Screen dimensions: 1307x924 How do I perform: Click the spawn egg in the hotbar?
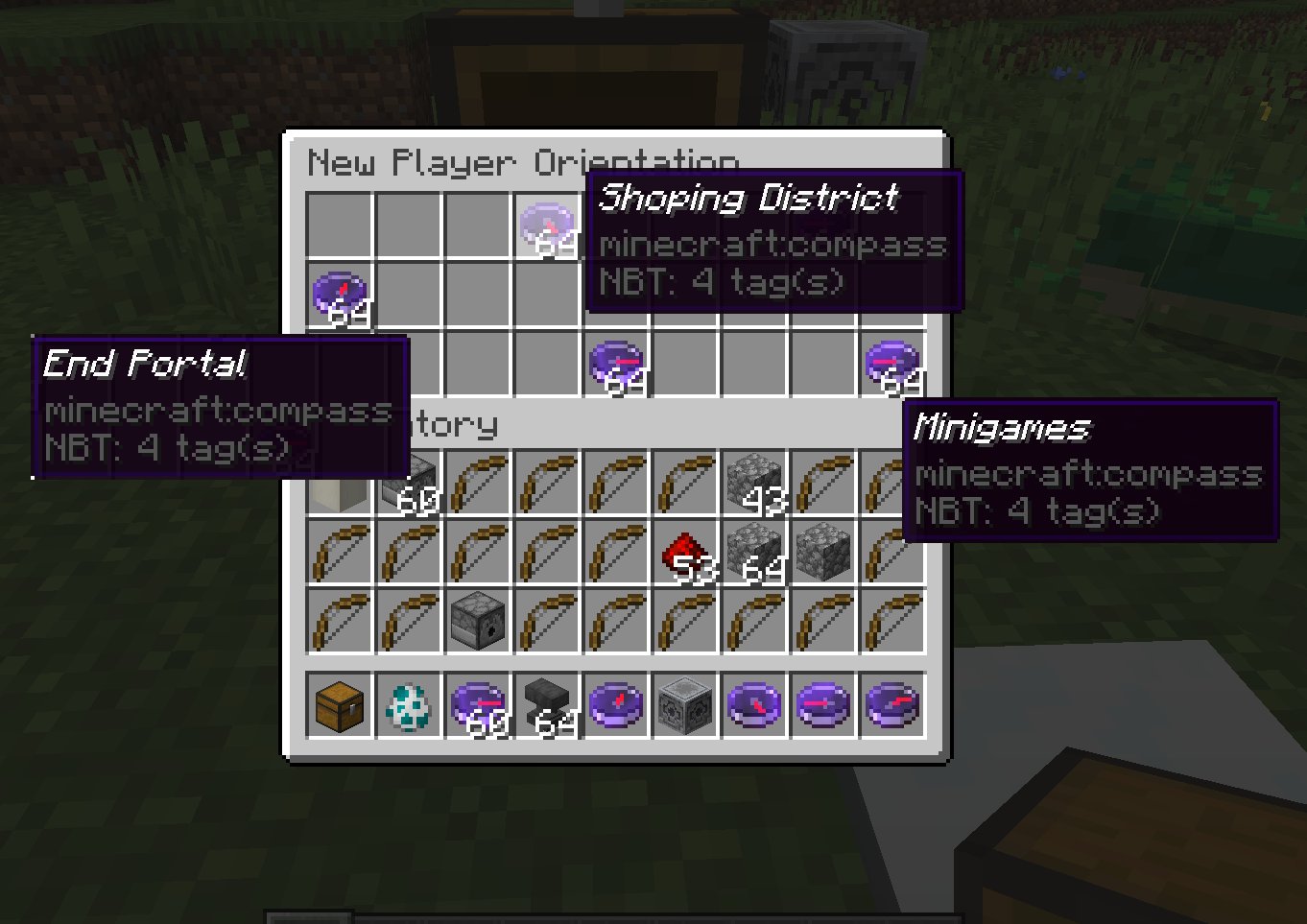tap(408, 707)
